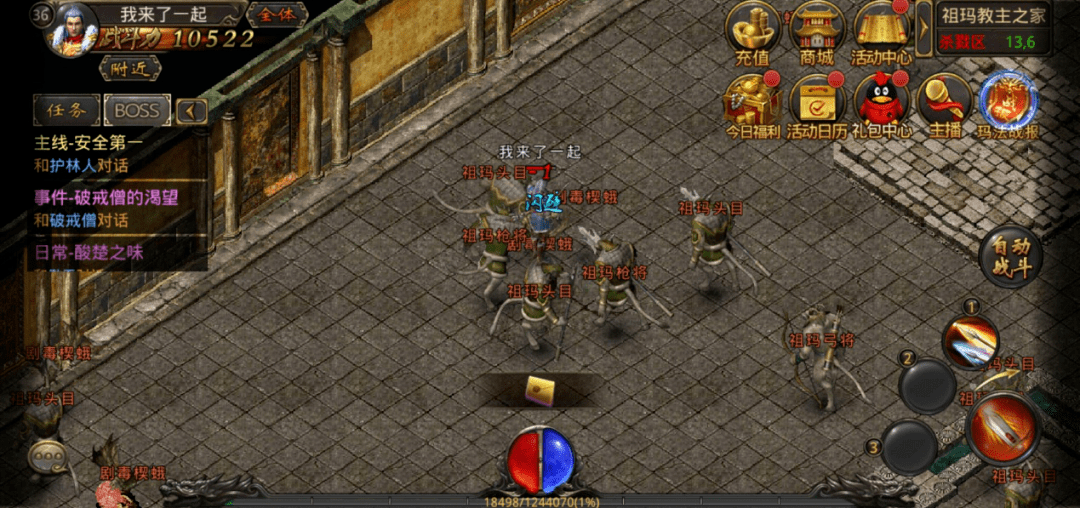Open the 活动中心 event center

(x=881, y=33)
